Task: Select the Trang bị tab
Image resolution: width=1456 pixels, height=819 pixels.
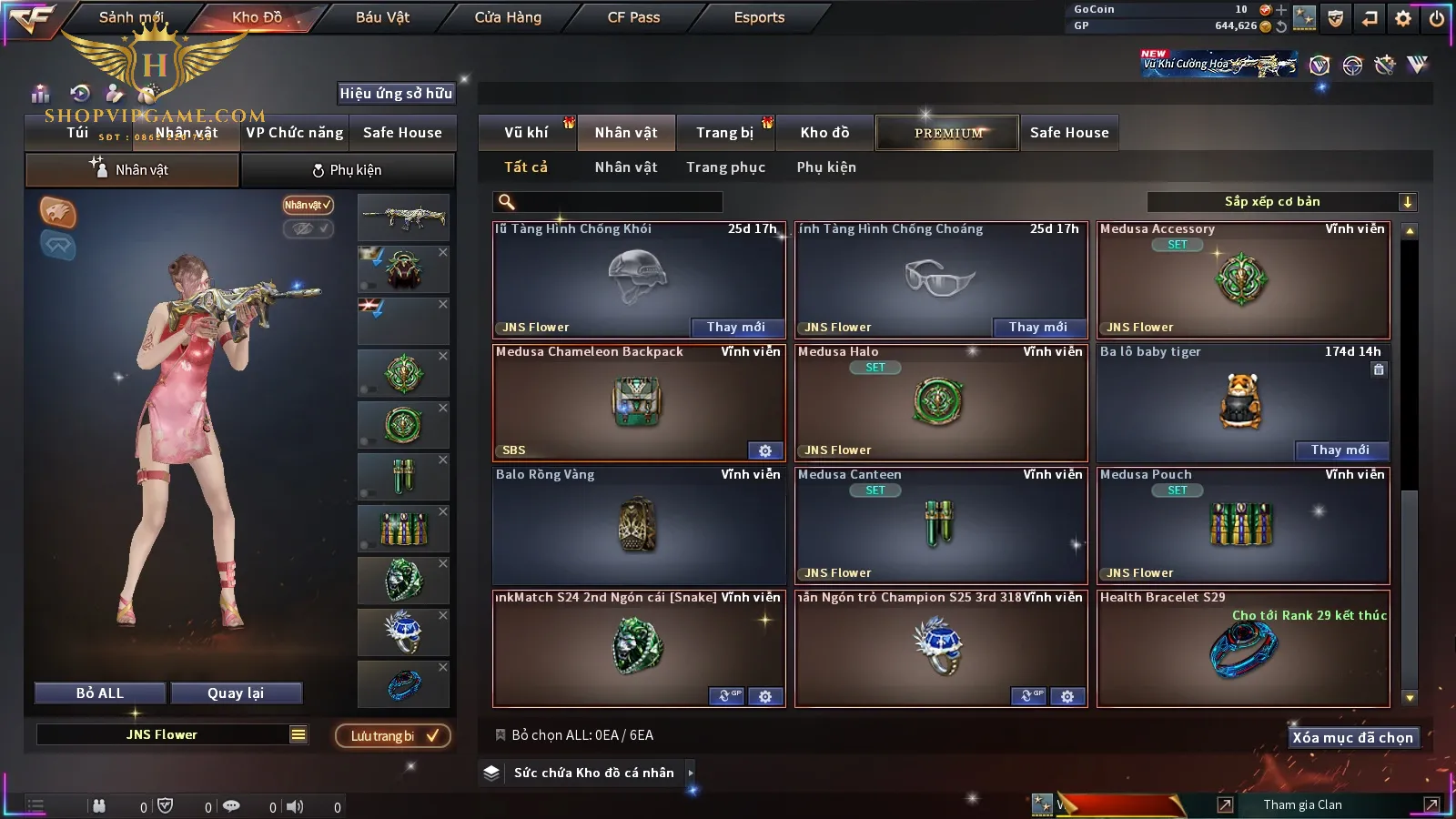Action: click(724, 133)
